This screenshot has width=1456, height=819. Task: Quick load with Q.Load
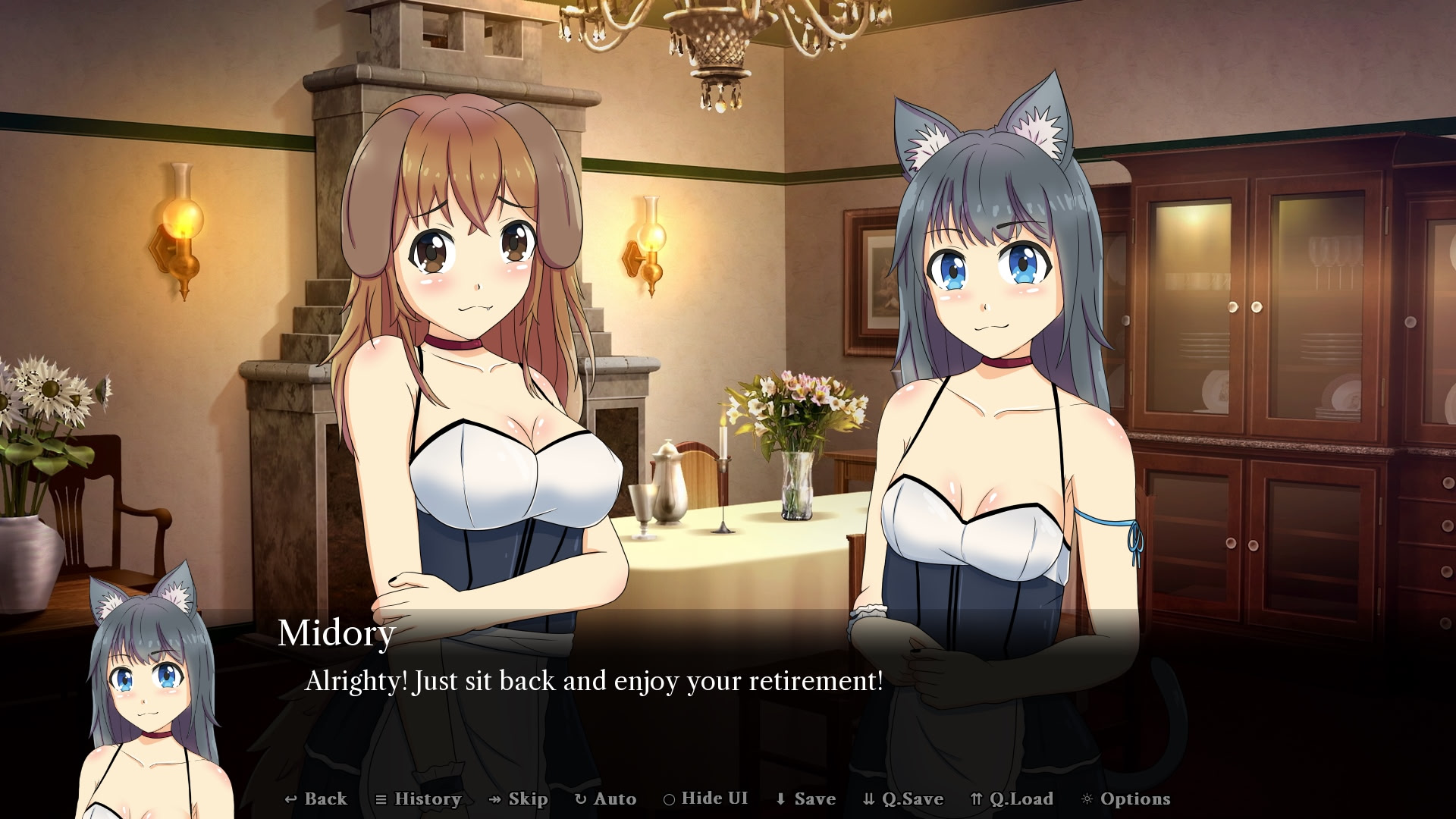(x=1012, y=799)
